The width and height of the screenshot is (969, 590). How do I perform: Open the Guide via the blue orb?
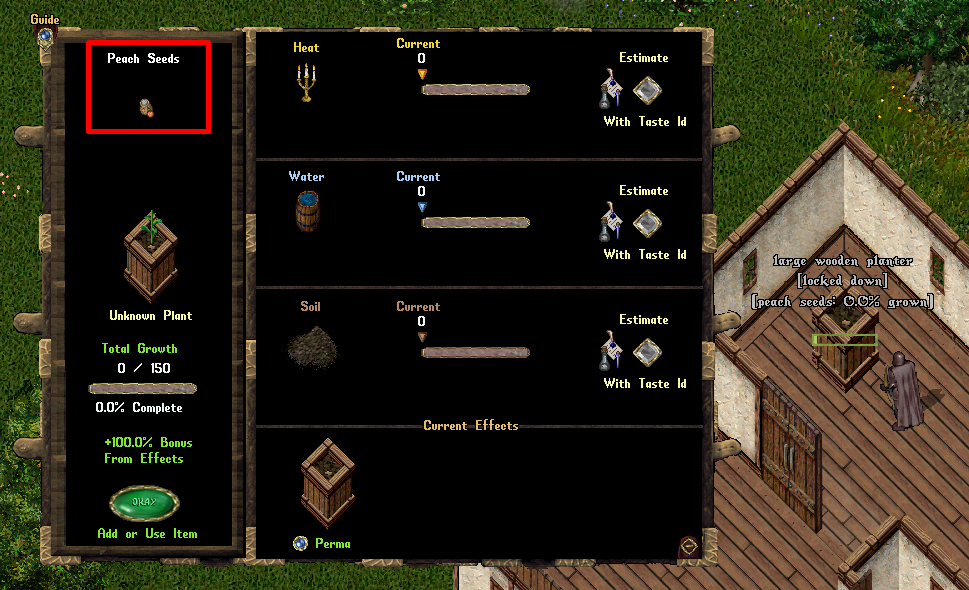45,37
